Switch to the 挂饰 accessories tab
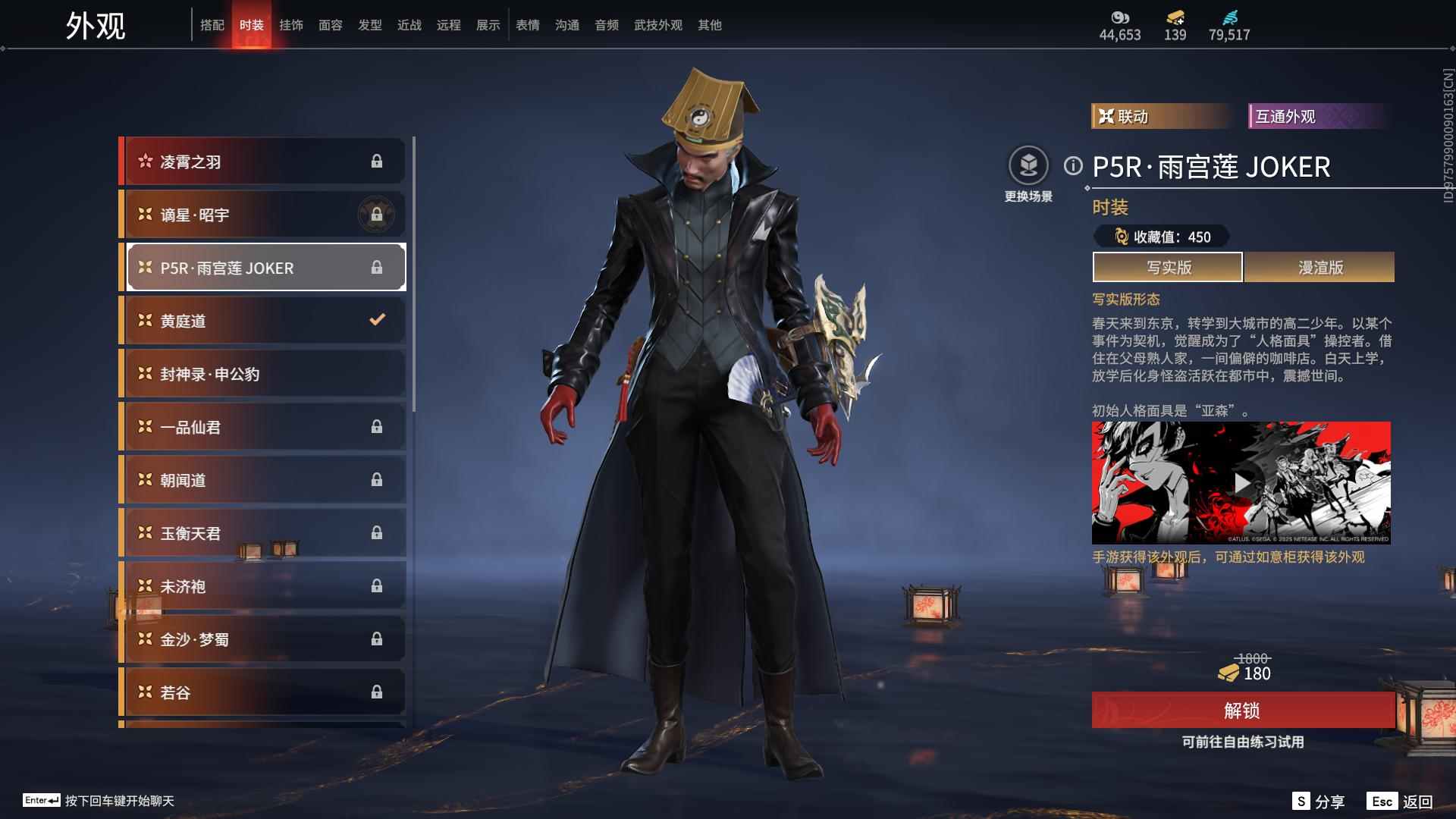 coord(291,25)
